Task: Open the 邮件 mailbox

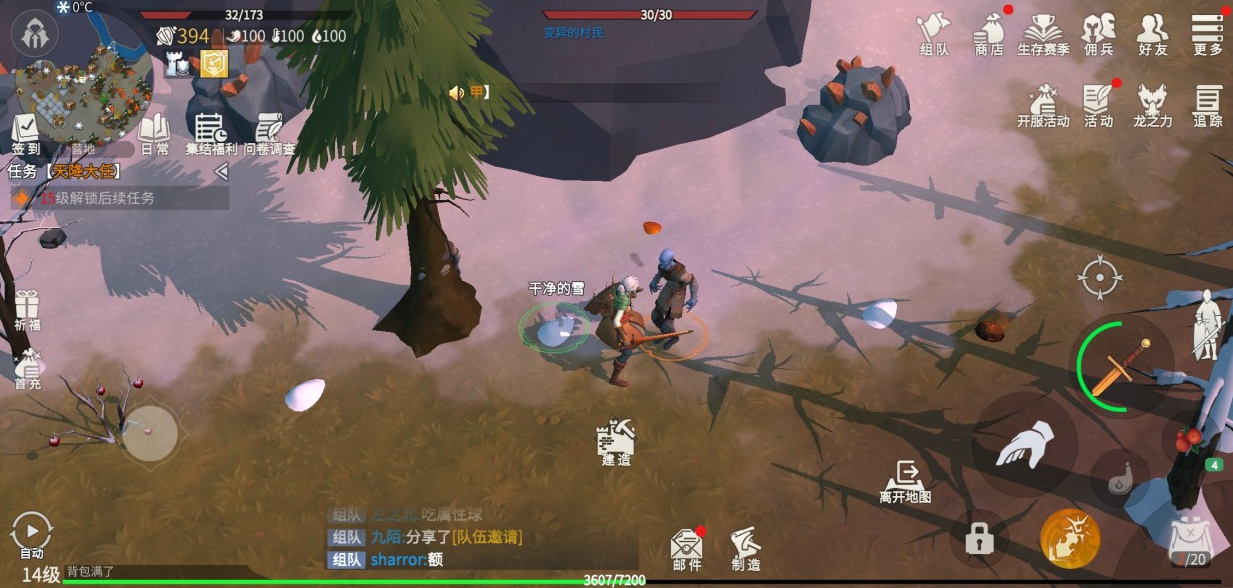Action: coord(686,549)
